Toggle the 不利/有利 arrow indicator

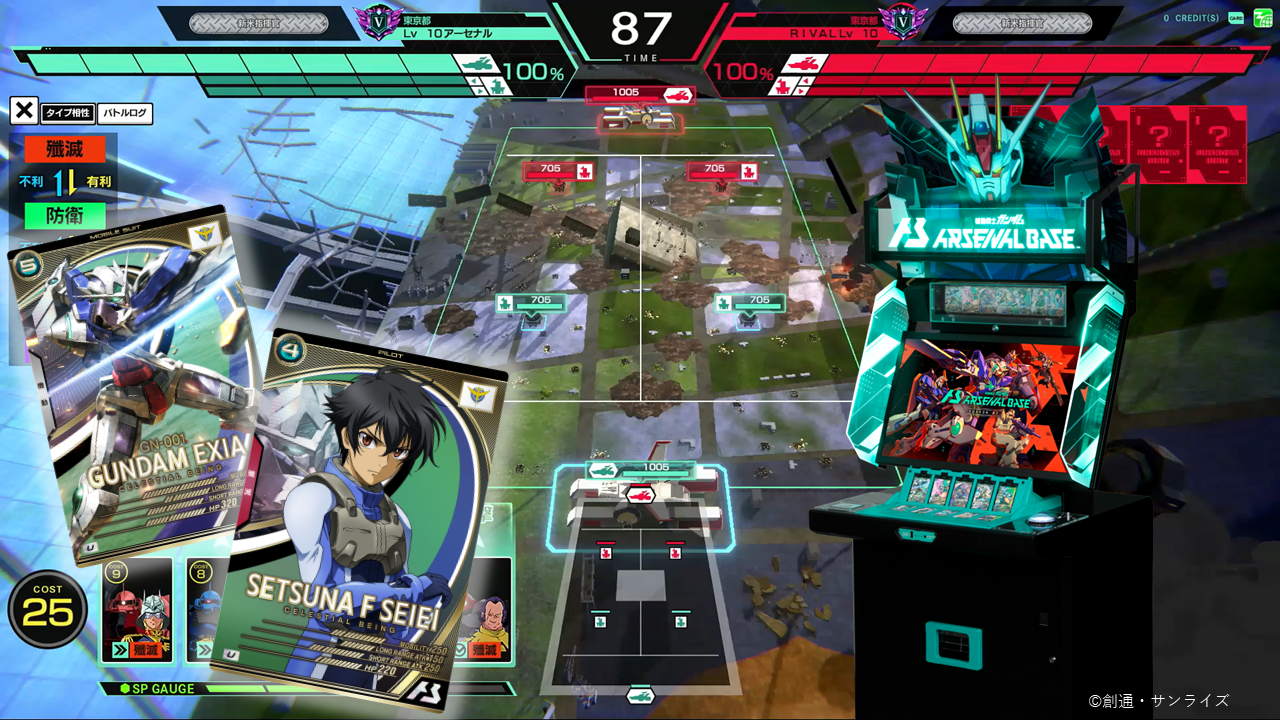[63, 182]
